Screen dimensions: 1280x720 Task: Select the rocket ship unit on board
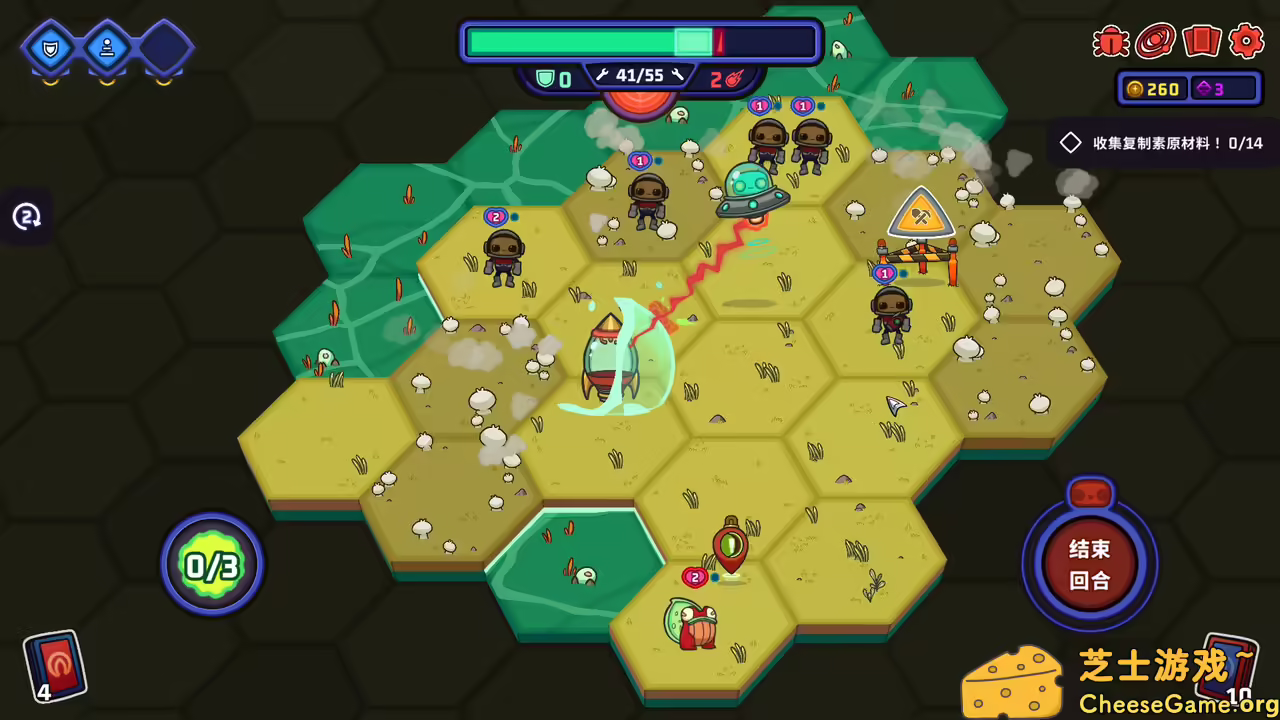[x=610, y=360]
